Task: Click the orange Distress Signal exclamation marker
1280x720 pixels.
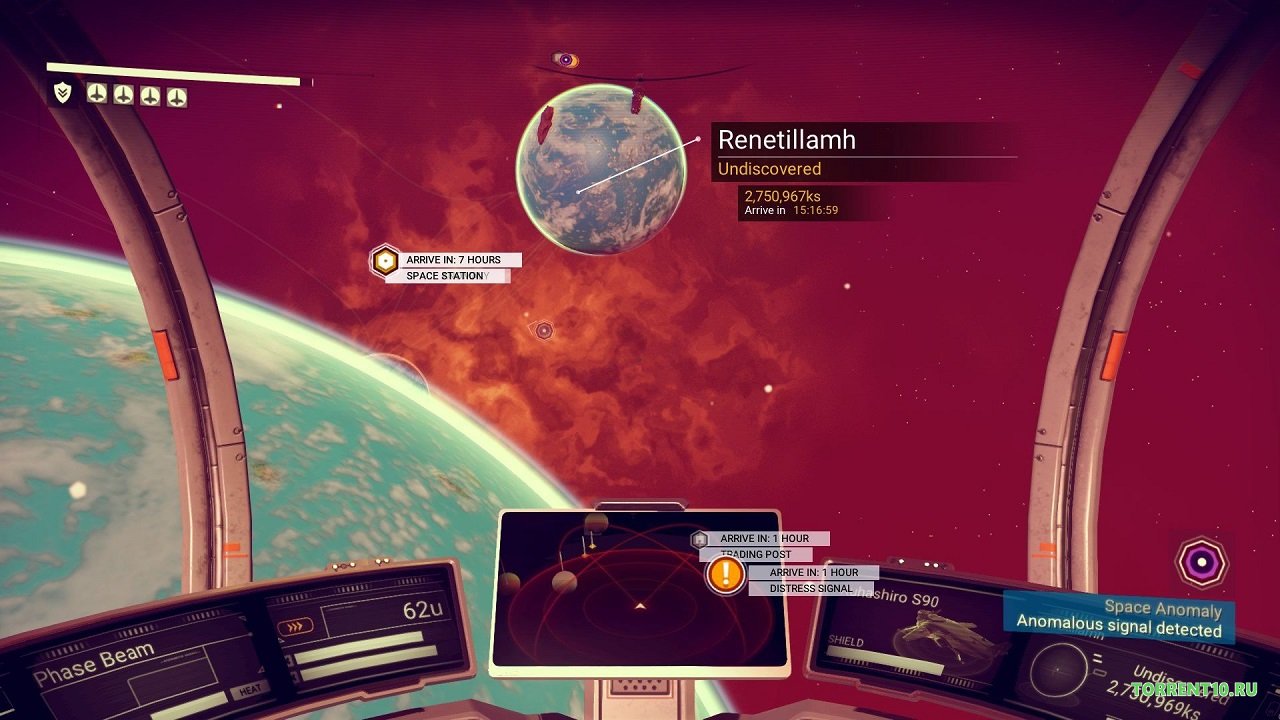Action: (725, 575)
